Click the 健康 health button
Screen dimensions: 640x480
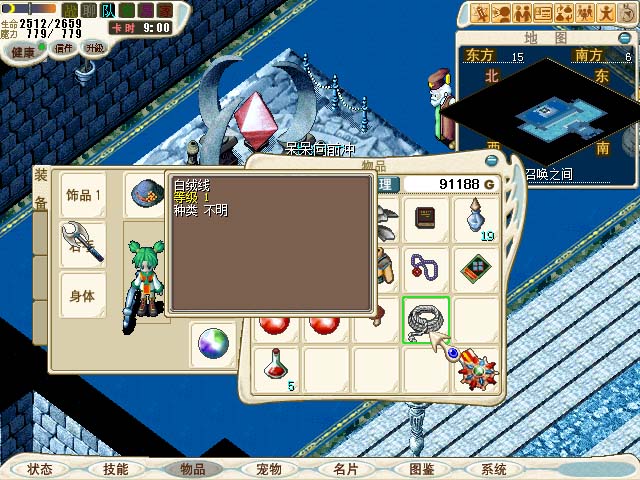tap(22, 49)
